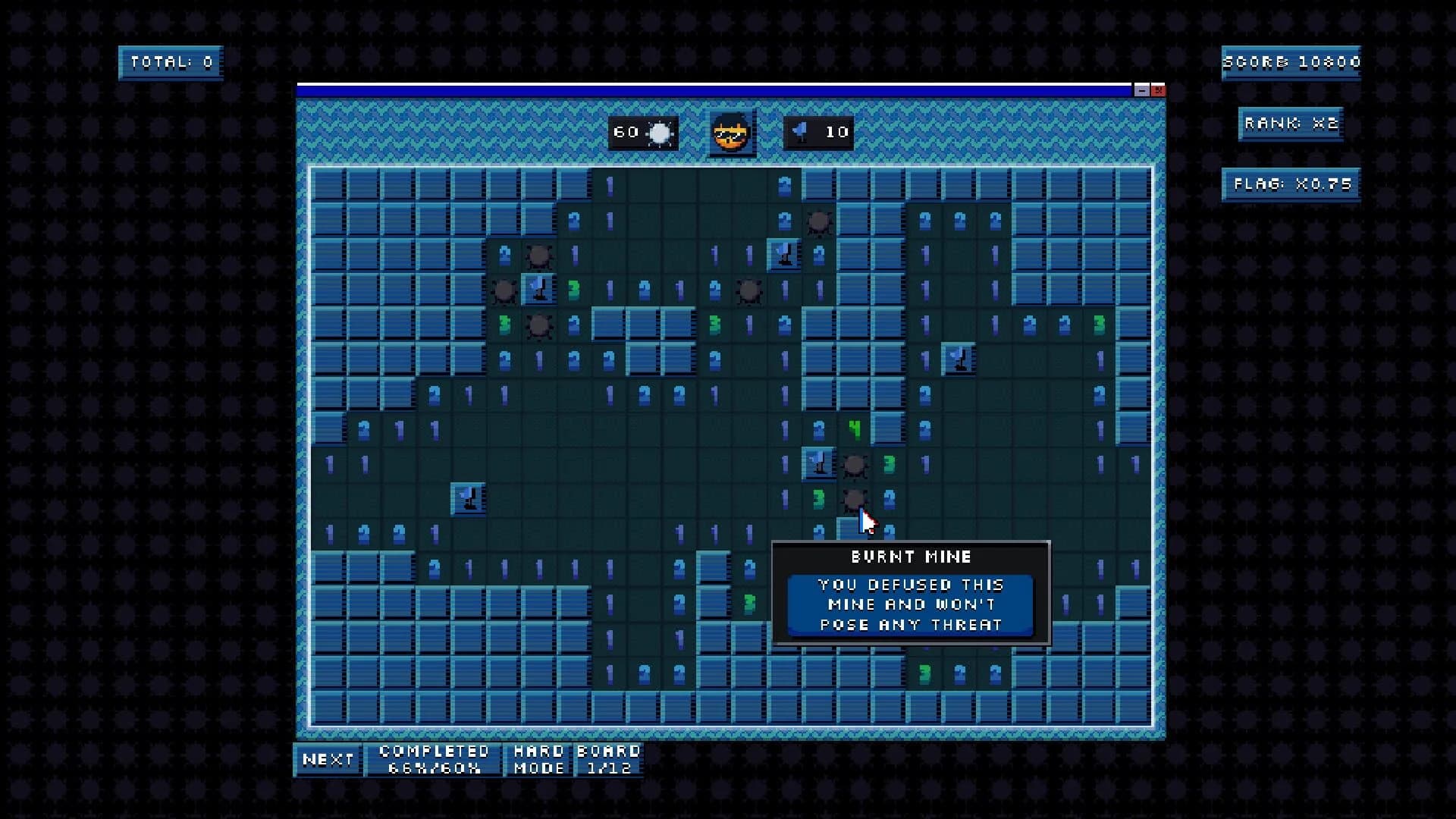The height and width of the screenshot is (819, 1456).
Task: Click the sunglasses smiley reset face
Action: coord(730,132)
